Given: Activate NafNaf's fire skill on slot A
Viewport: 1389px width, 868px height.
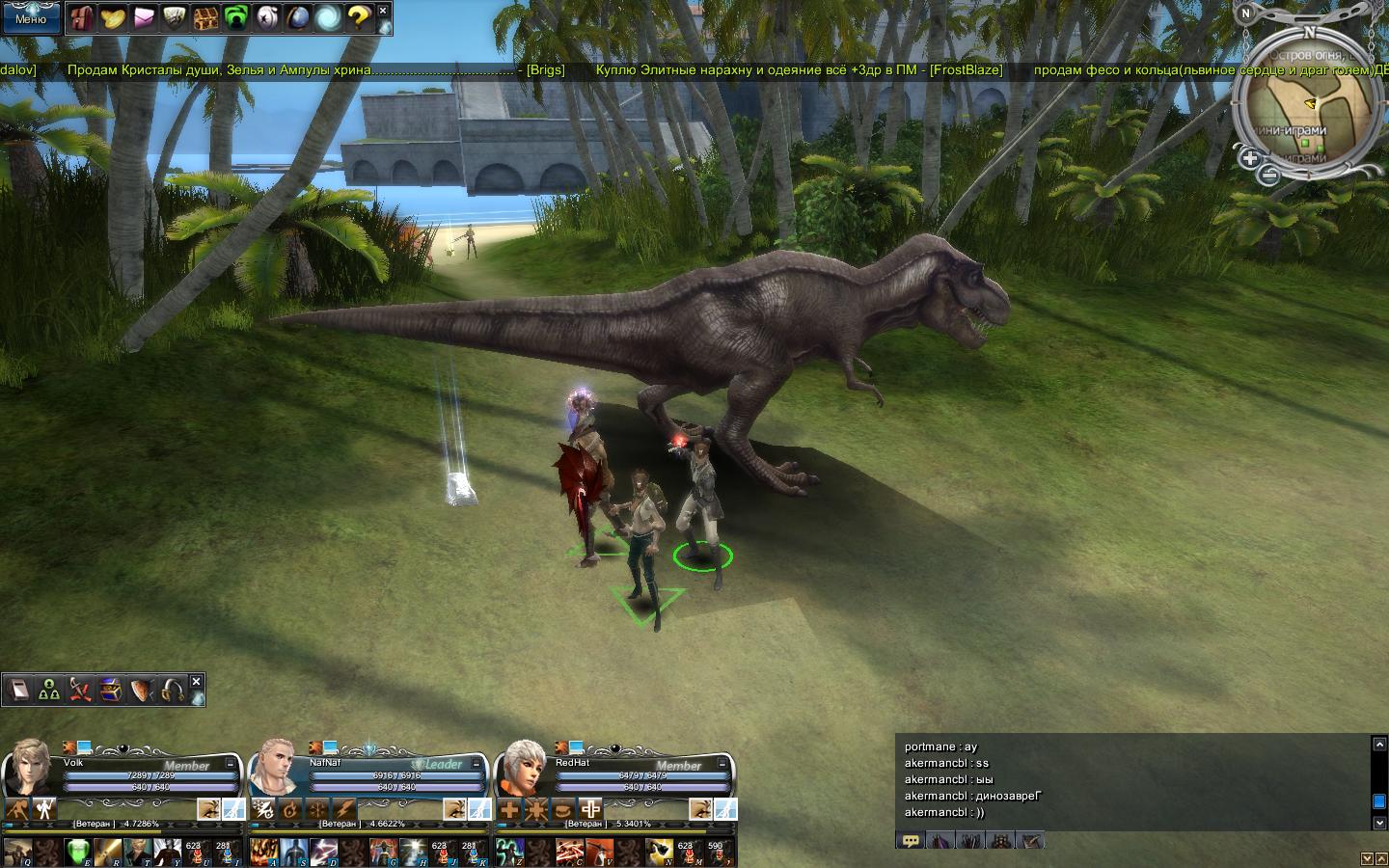Looking at the screenshot, I should click(x=264, y=851).
